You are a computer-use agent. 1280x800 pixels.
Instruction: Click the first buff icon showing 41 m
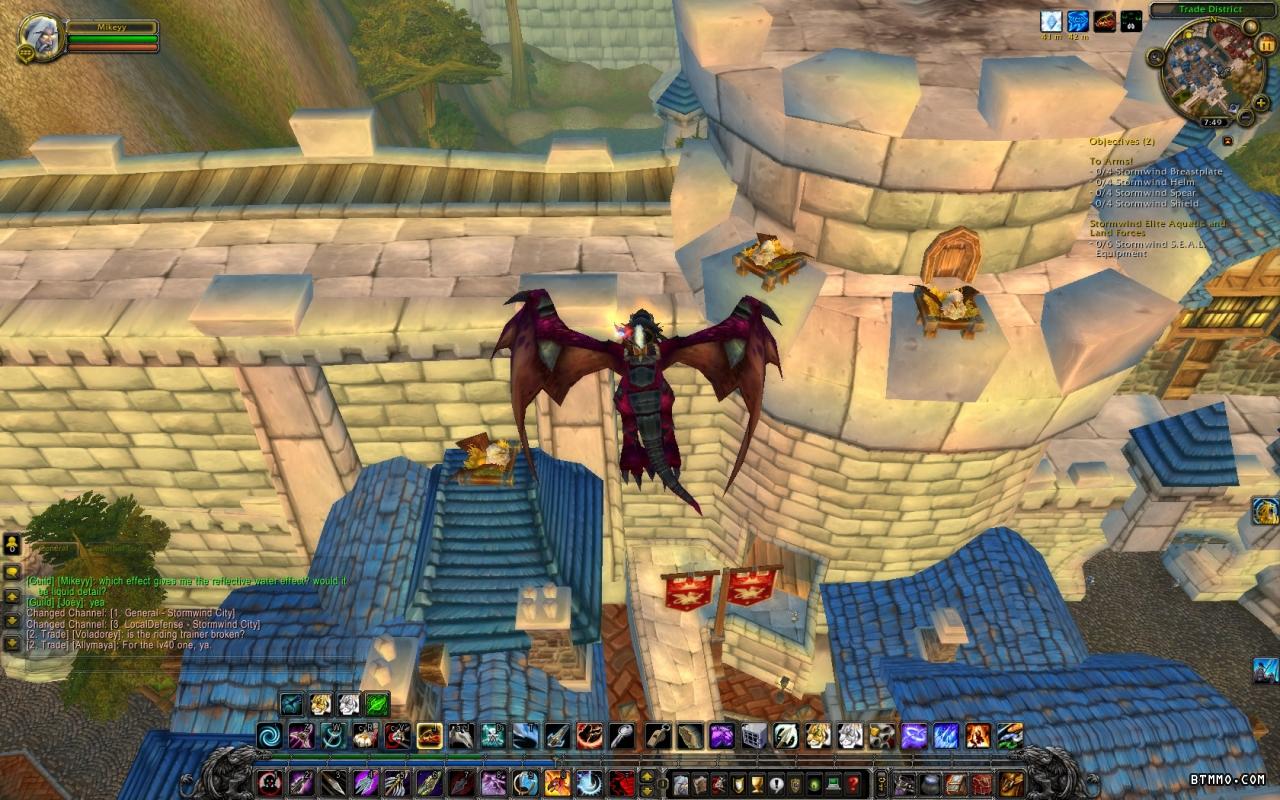tap(1050, 21)
